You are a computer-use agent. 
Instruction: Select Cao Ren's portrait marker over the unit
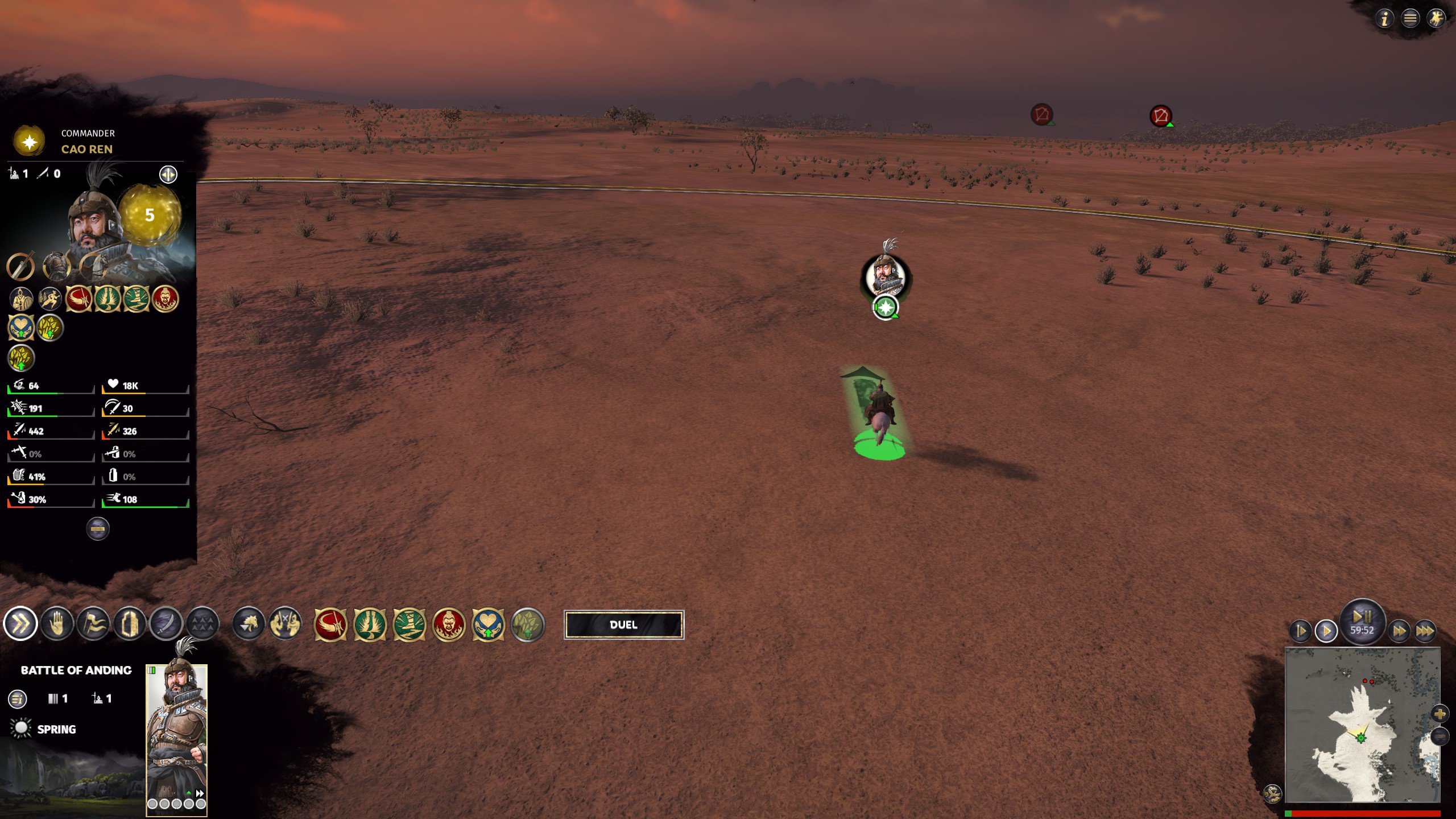tap(885, 277)
